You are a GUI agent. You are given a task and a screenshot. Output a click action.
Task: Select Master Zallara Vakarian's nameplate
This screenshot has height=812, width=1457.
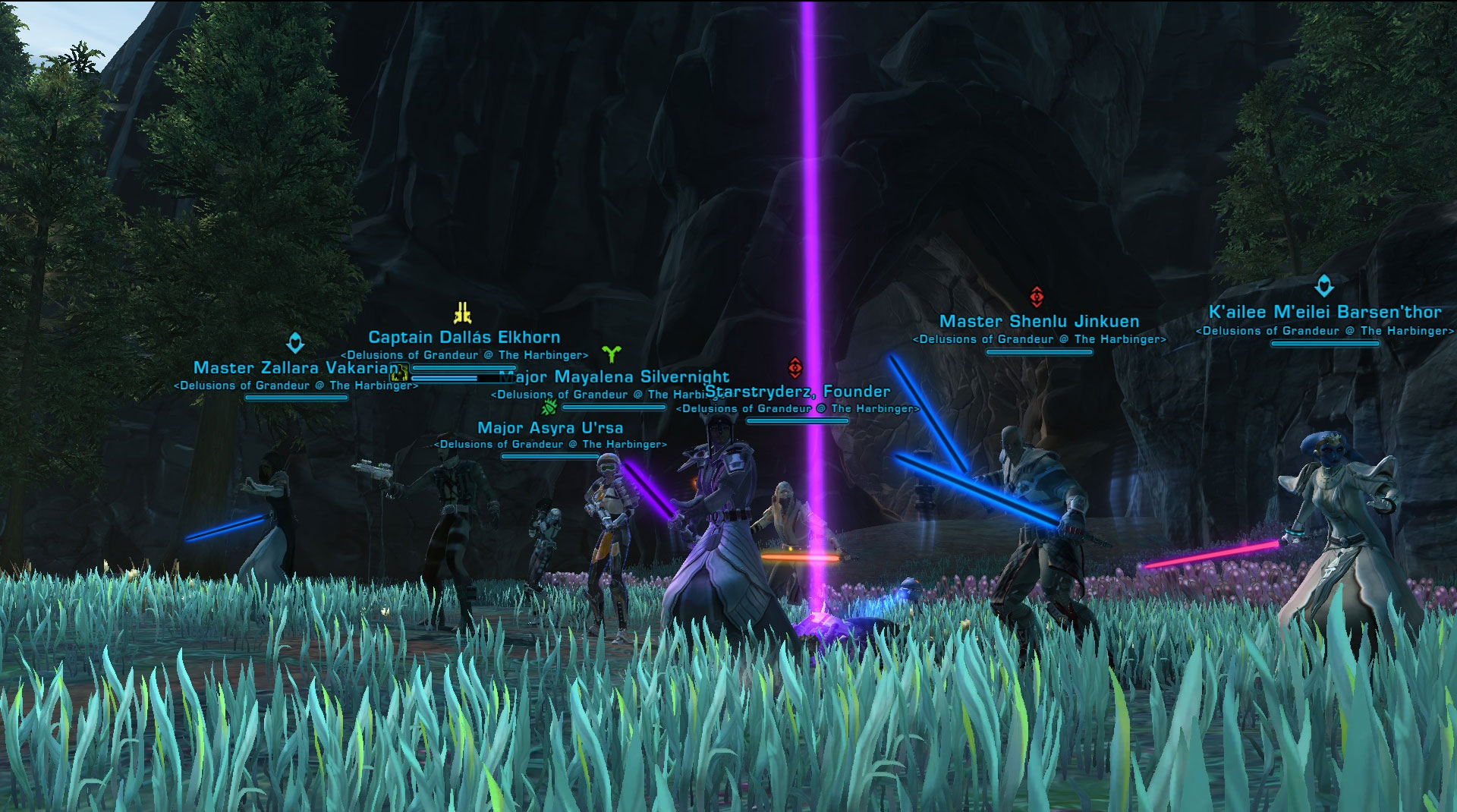295,368
